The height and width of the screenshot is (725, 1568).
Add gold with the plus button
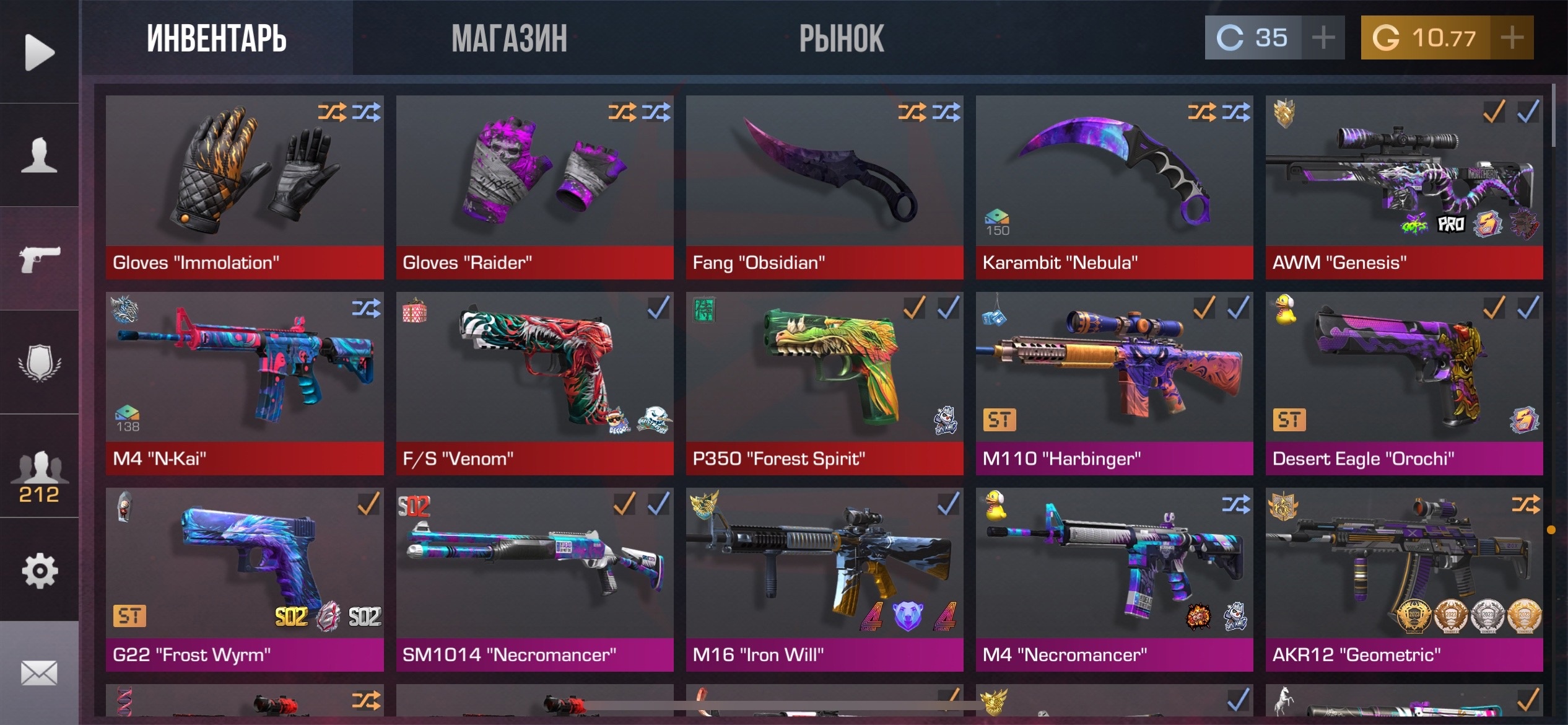(x=1512, y=38)
